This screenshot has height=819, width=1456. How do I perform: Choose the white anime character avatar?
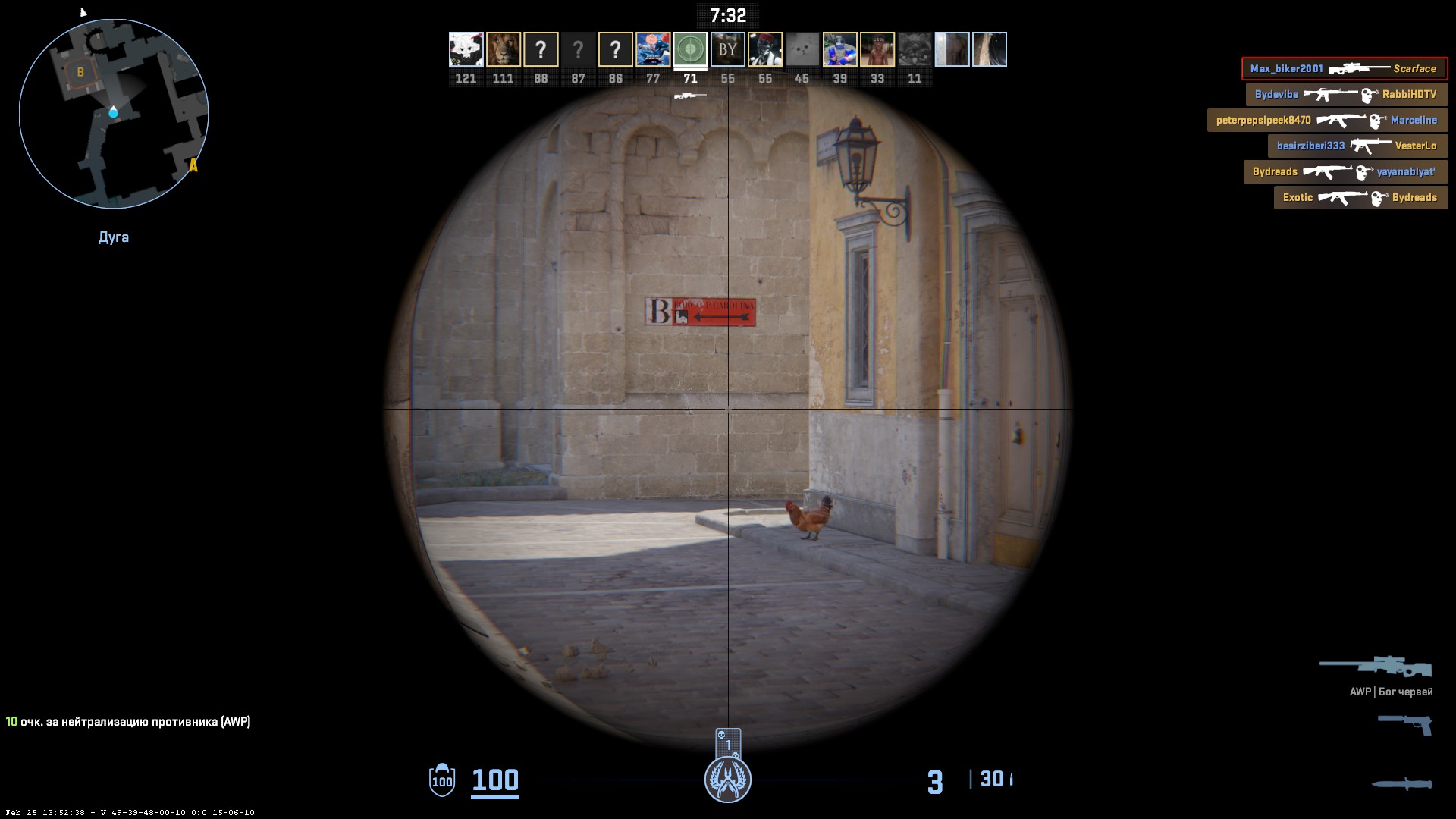pos(466,49)
